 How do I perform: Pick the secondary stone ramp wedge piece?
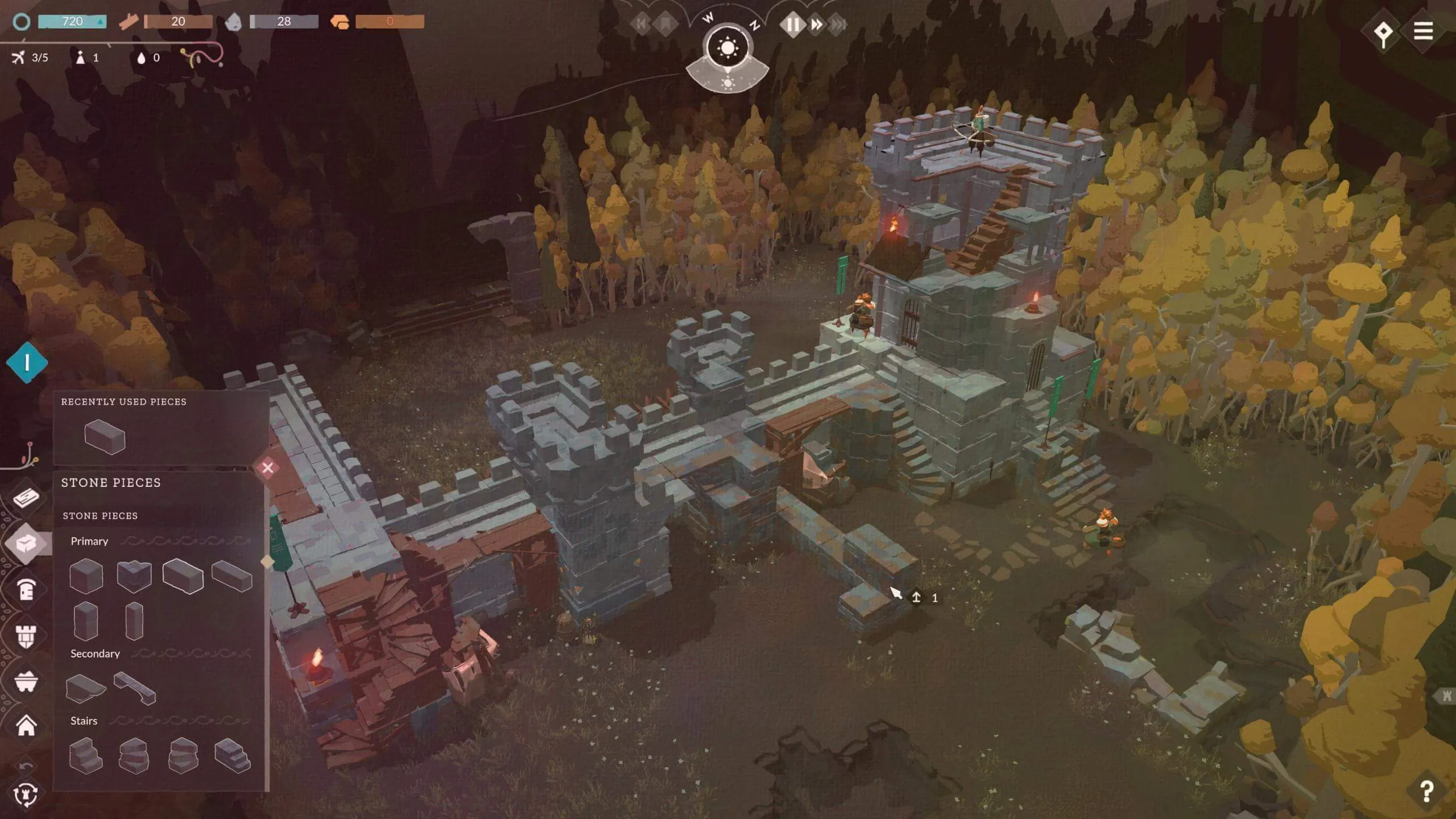pyautogui.click(x=85, y=688)
